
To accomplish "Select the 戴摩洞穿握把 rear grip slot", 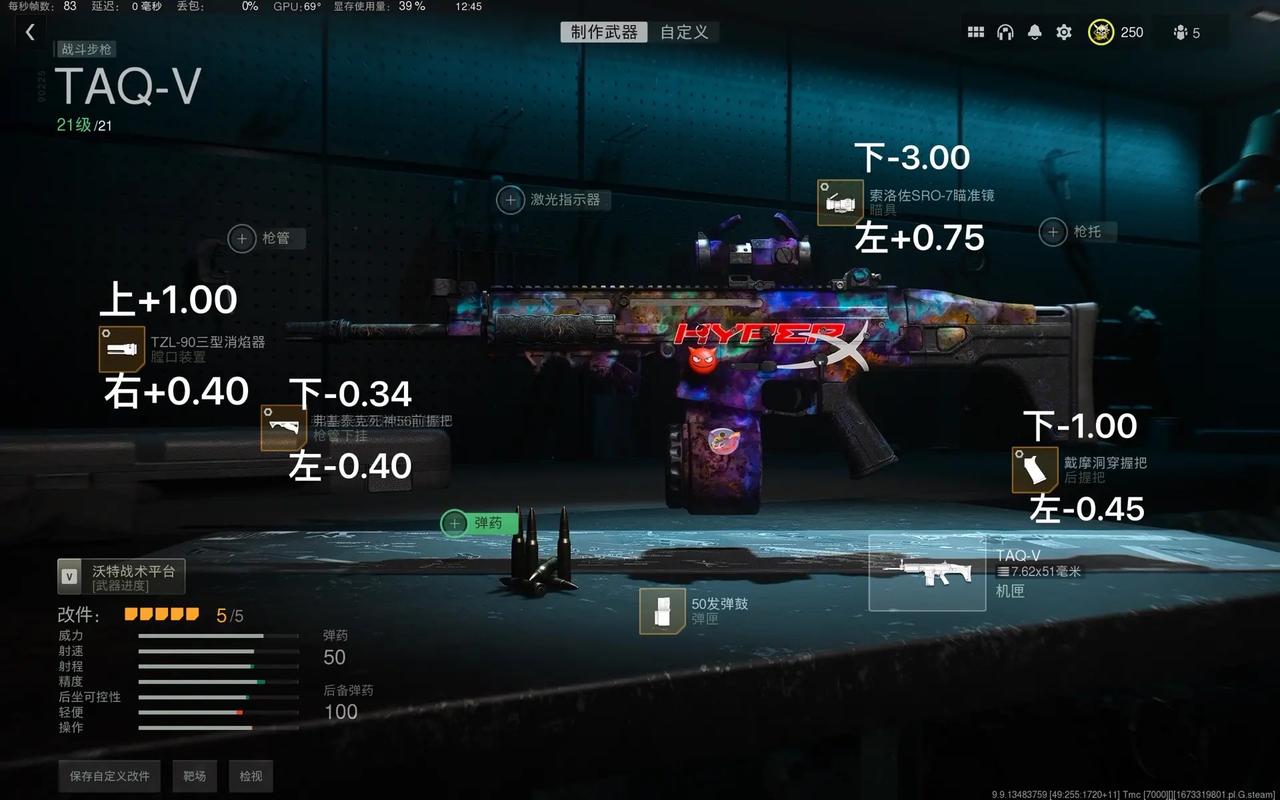I will 1034,470.
